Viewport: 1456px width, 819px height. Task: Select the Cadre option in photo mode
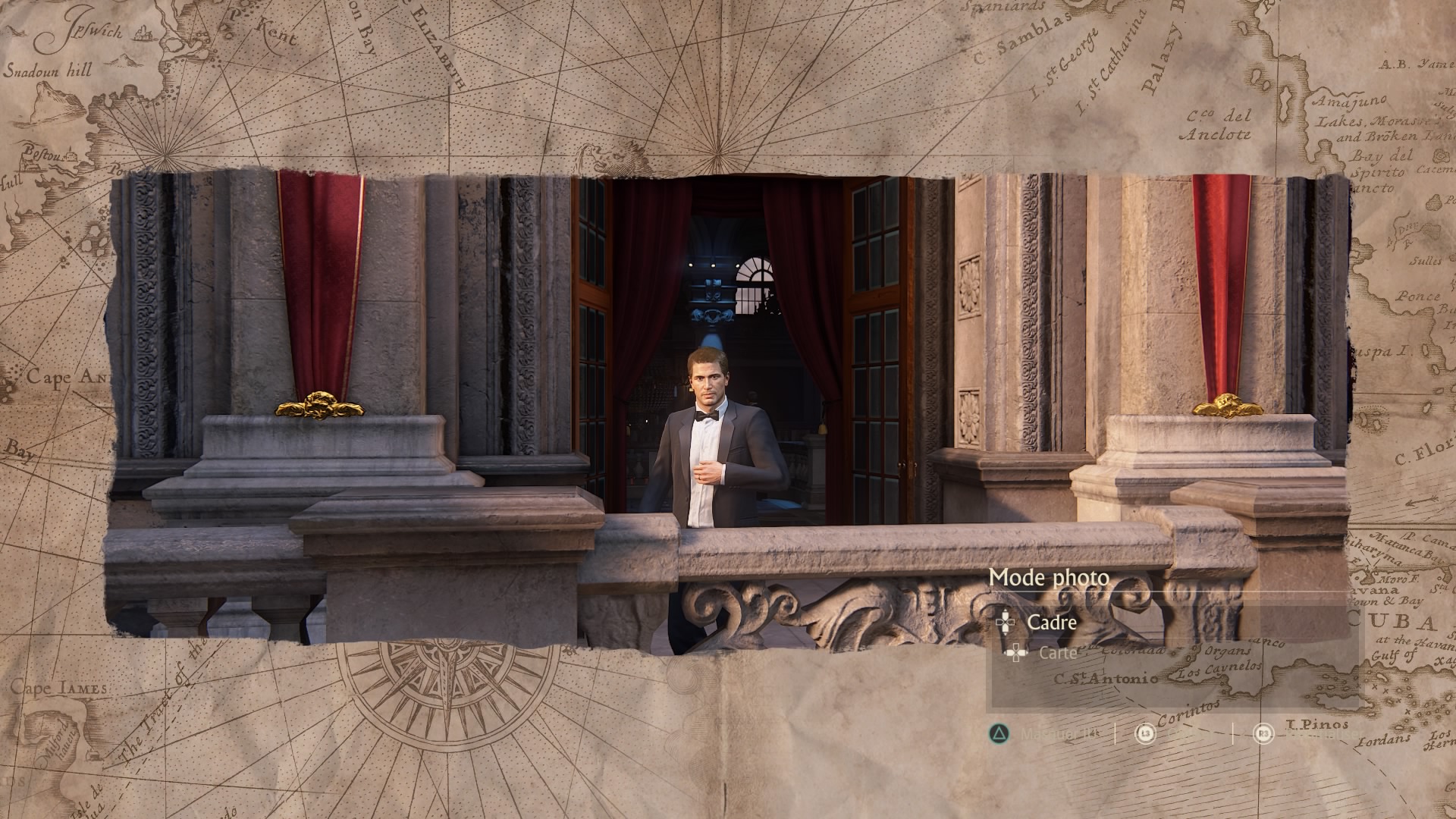coord(1051,623)
